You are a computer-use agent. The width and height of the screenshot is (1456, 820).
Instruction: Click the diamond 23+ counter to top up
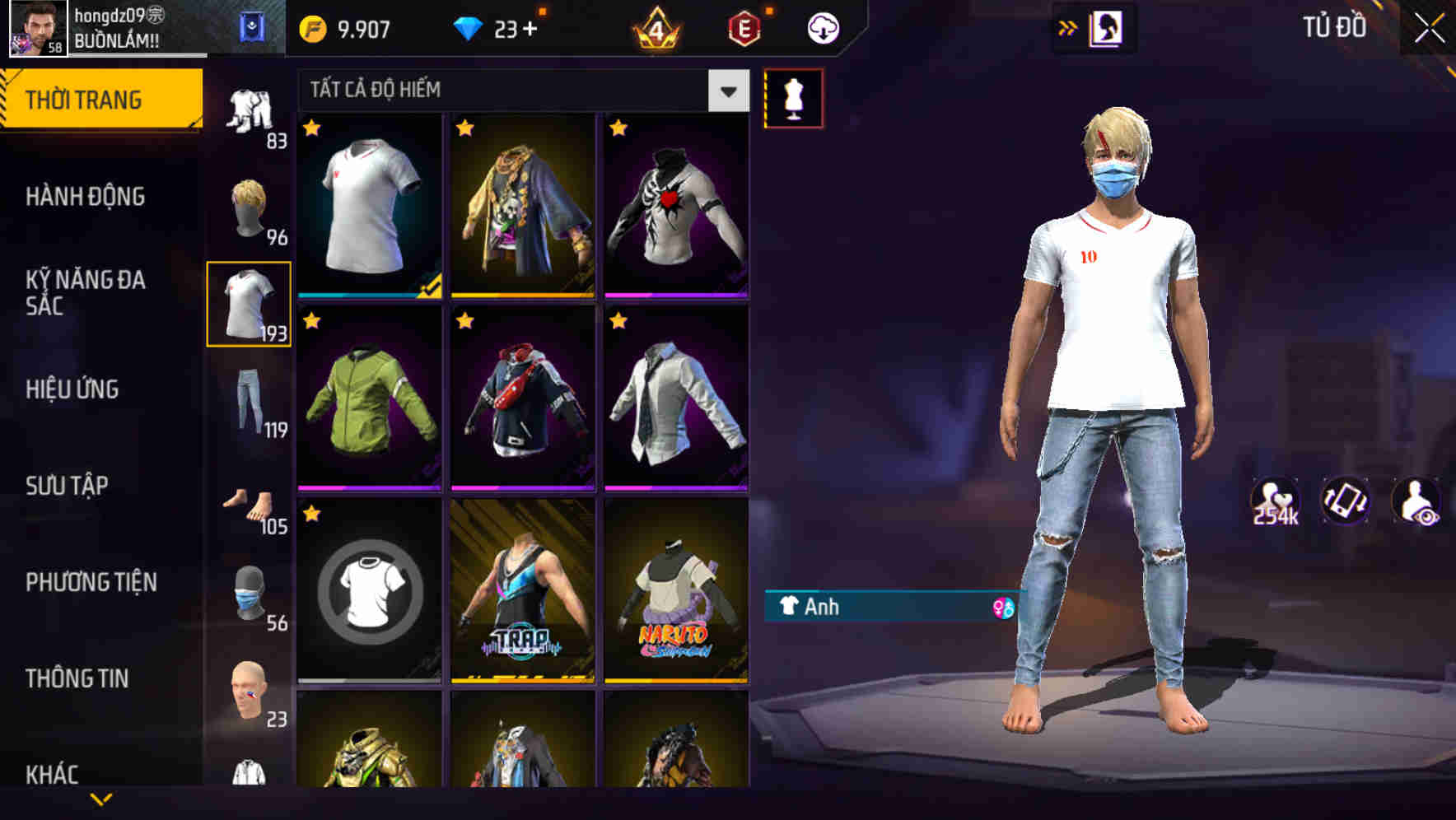click(498, 26)
